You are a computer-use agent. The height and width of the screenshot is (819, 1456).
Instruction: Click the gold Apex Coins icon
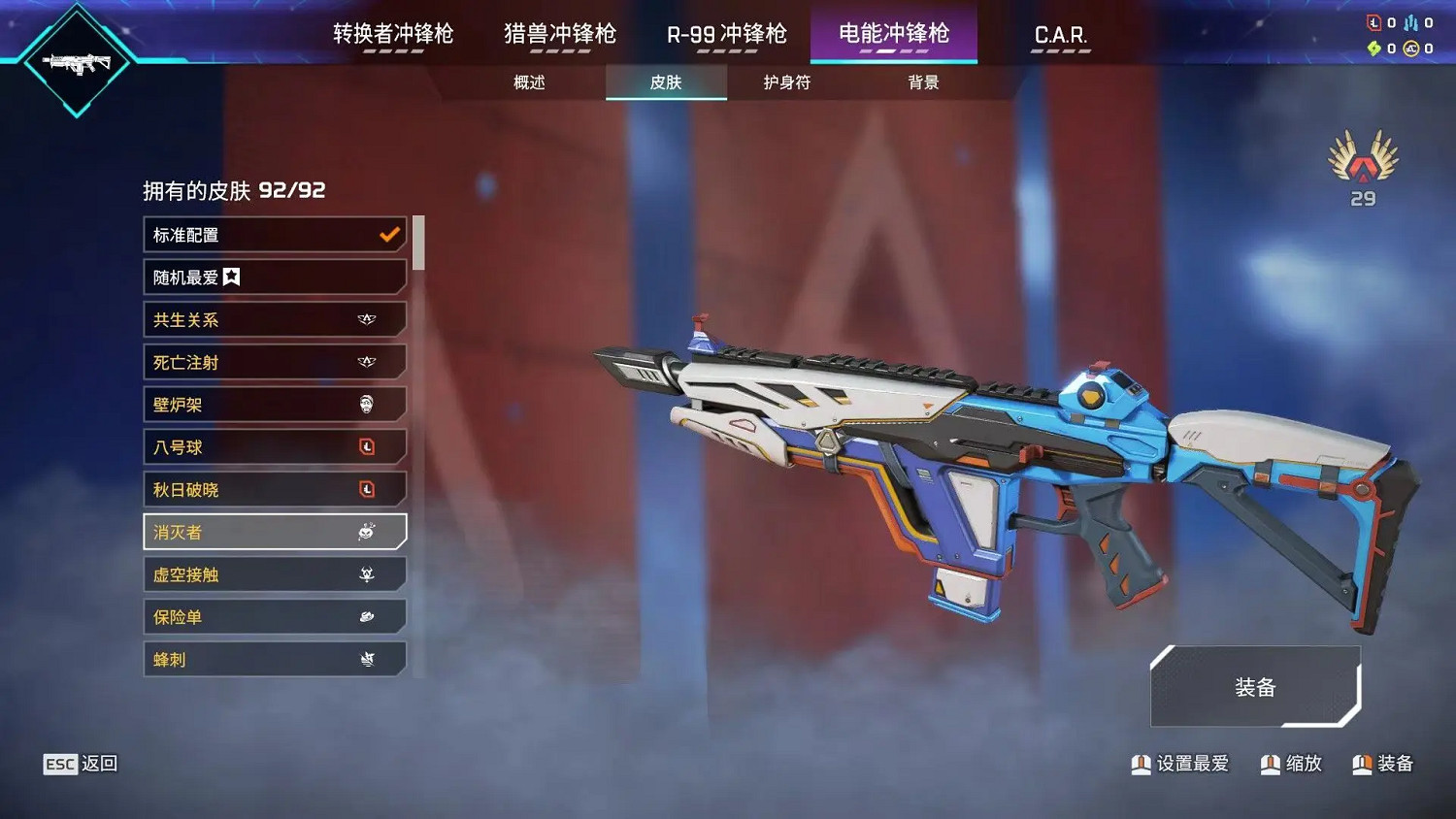[x=1409, y=48]
